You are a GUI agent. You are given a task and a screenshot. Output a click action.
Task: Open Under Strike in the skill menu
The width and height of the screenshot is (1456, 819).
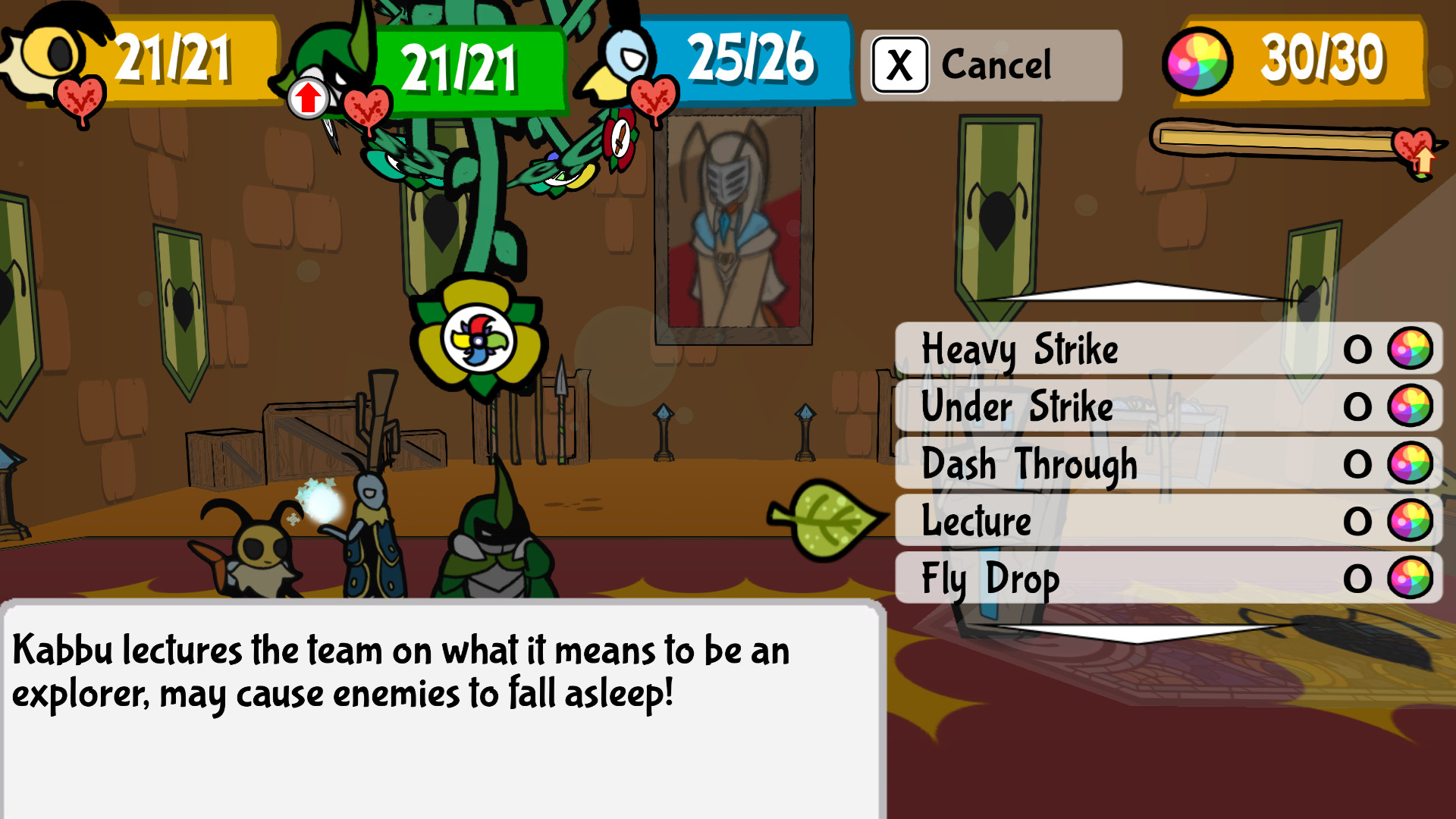coord(1016,407)
